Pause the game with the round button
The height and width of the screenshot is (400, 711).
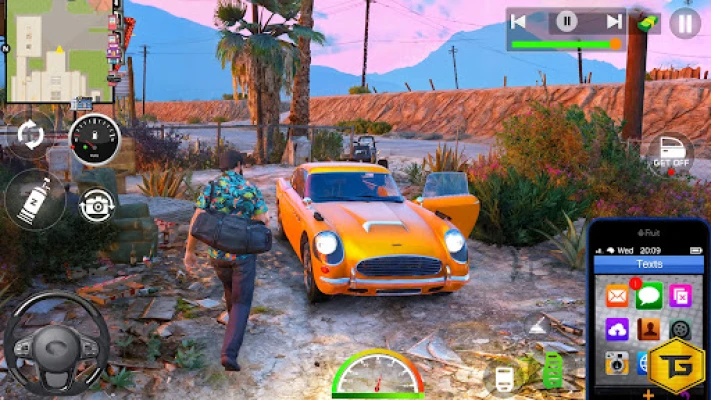click(685, 22)
